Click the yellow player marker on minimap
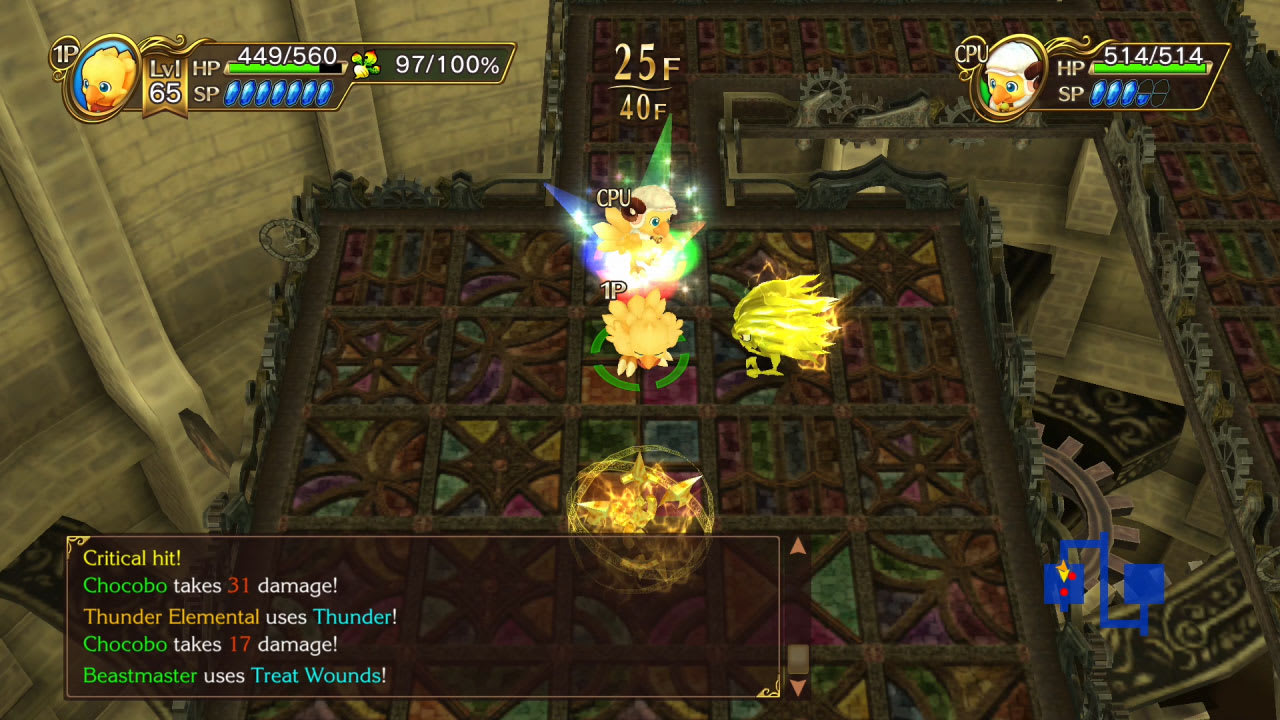The image size is (1280, 720). [1062, 573]
